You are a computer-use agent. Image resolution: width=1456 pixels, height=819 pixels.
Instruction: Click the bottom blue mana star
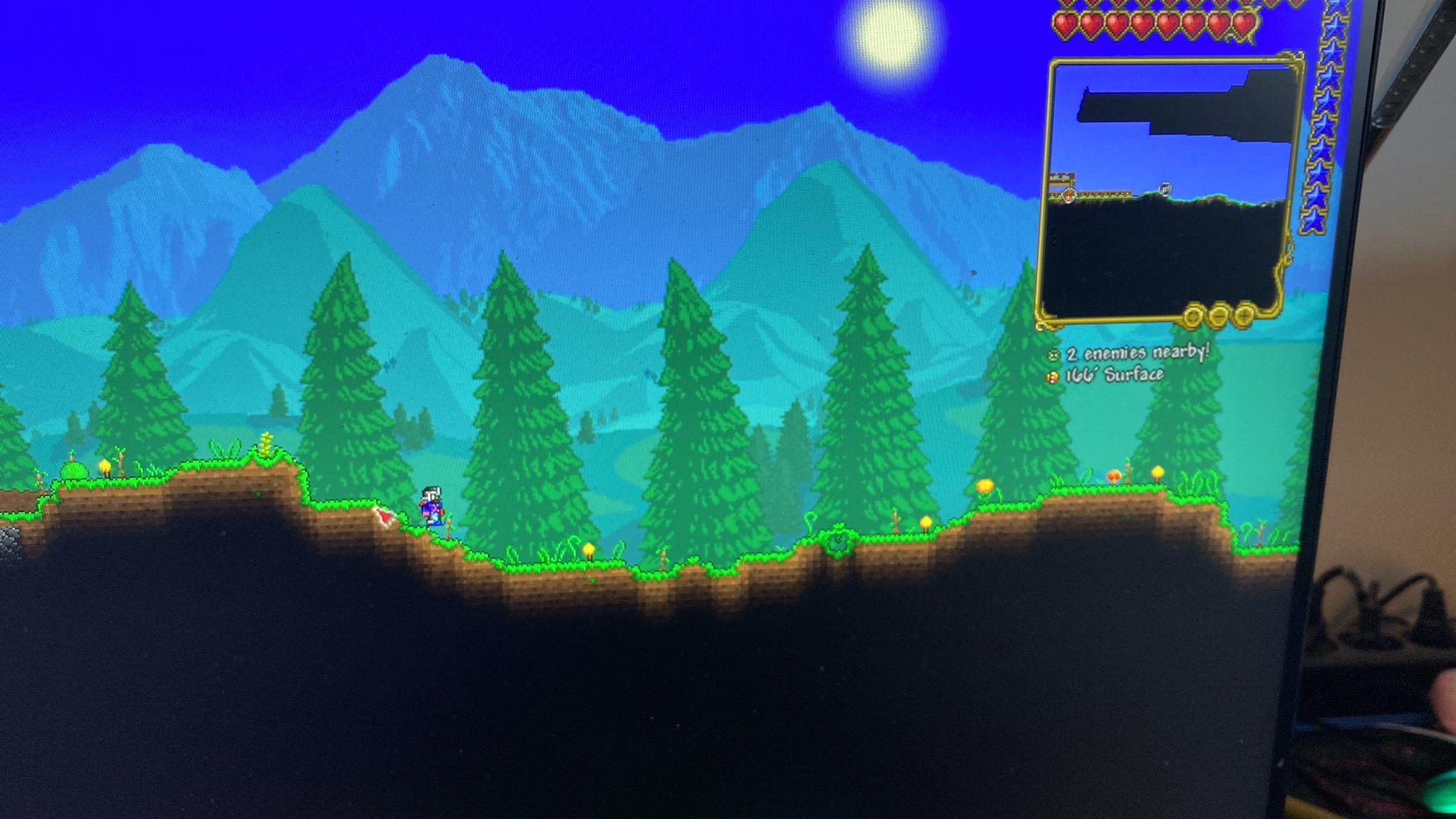tap(1315, 220)
